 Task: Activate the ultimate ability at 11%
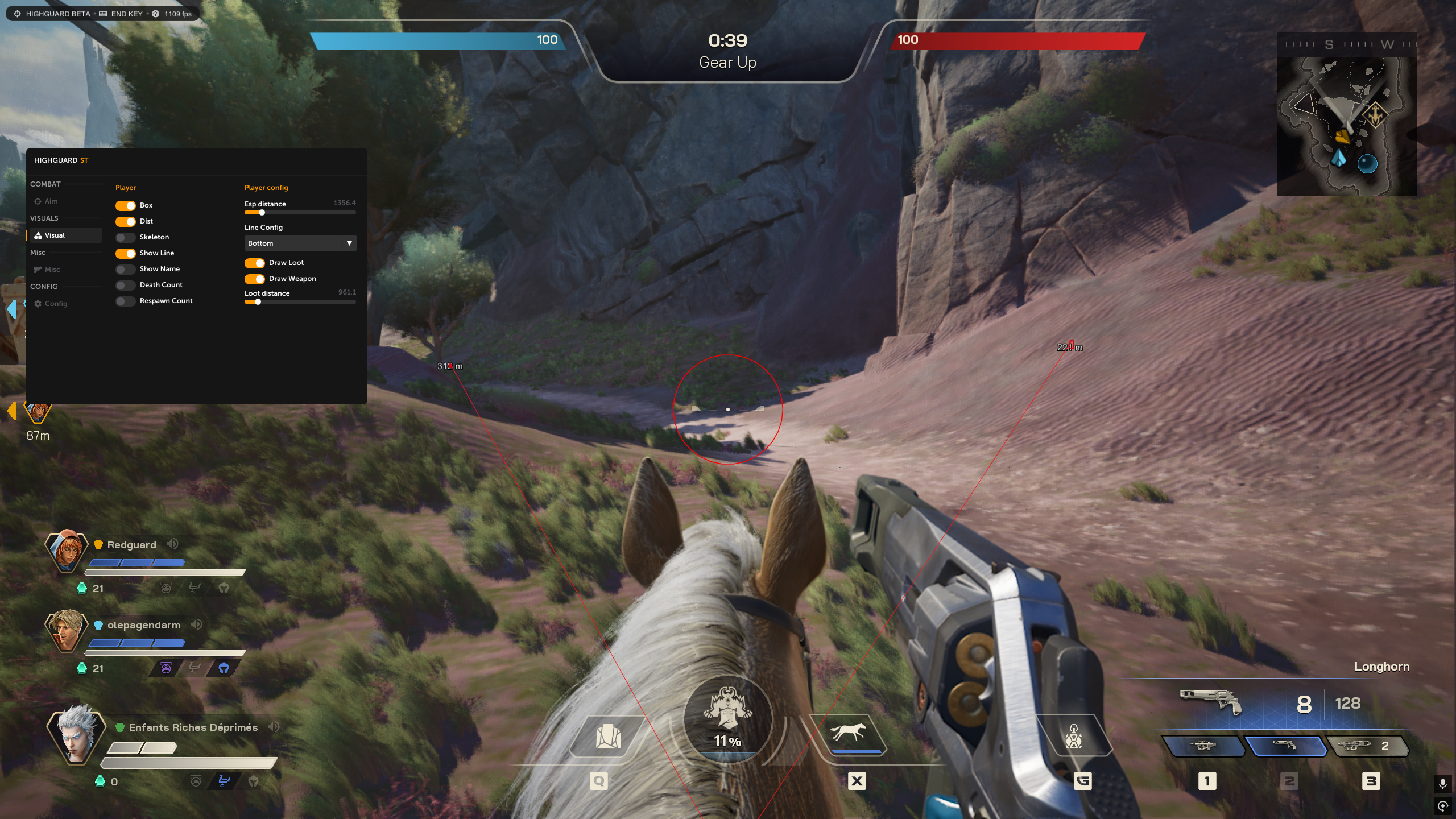(x=728, y=718)
